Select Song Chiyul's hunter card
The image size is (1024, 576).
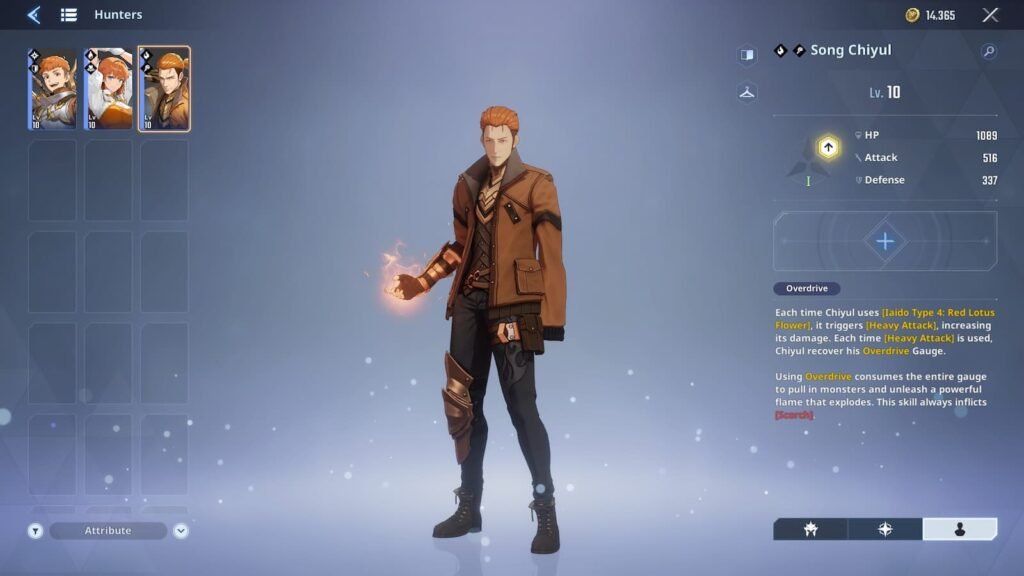tap(164, 89)
